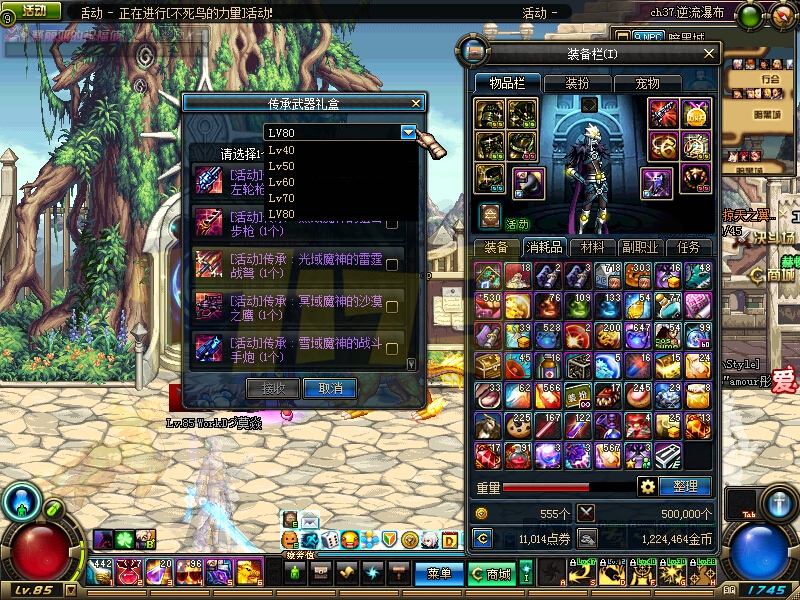Tick the checkbox for 冥域魔神的沙漠之鹰

(x=392, y=306)
